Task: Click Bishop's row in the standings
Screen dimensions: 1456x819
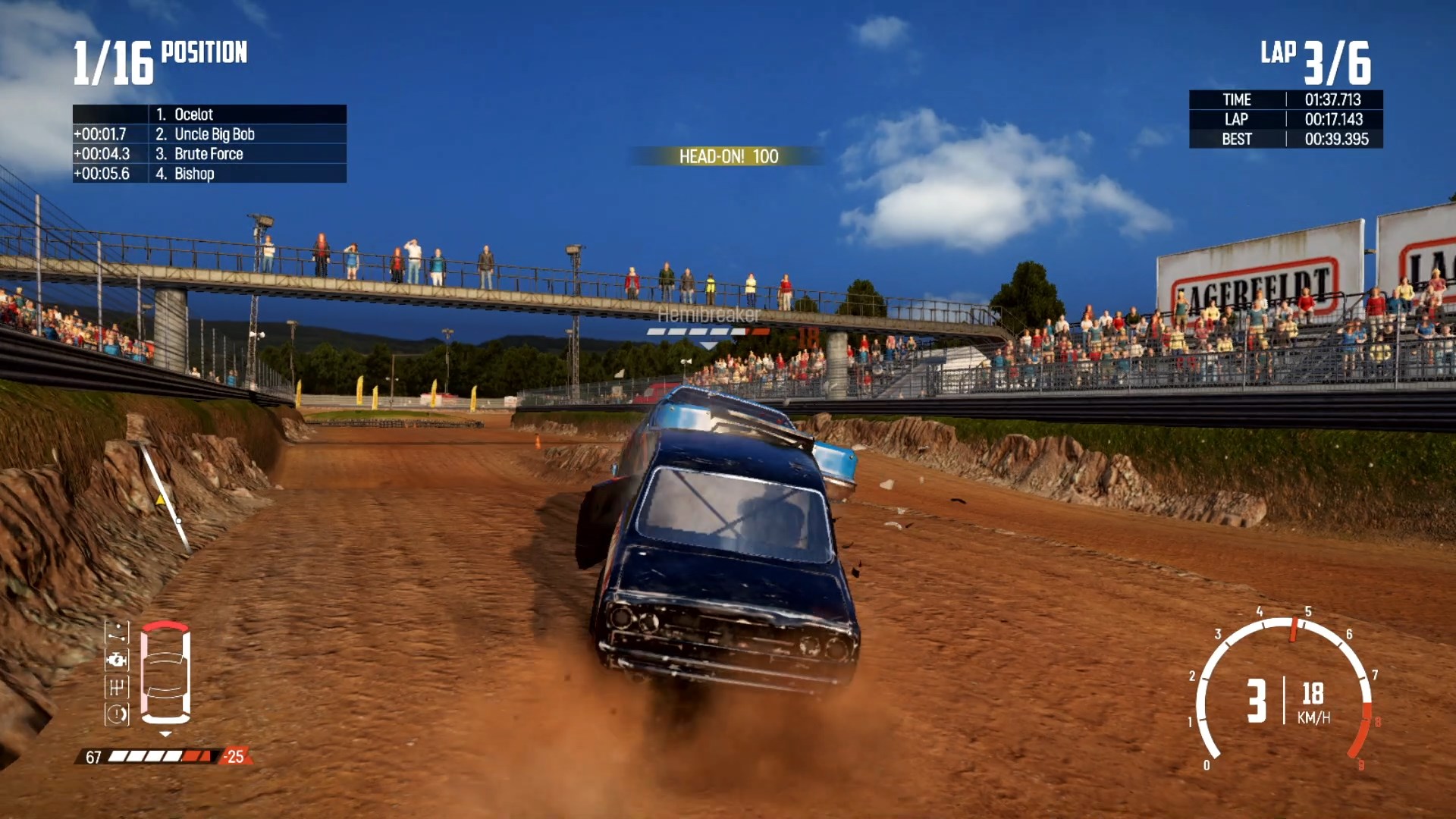Action: [194, 174]
